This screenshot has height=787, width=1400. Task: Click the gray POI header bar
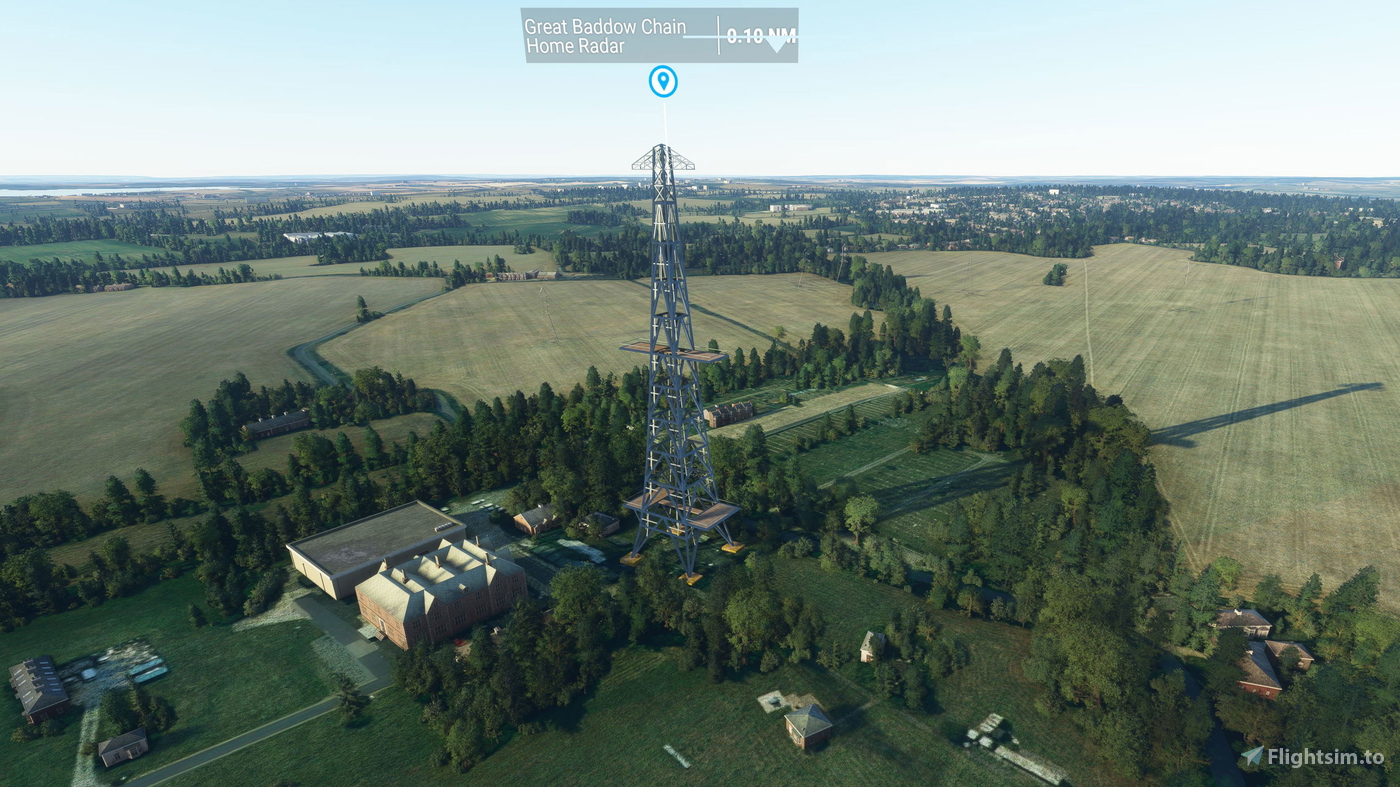(660, 33)
